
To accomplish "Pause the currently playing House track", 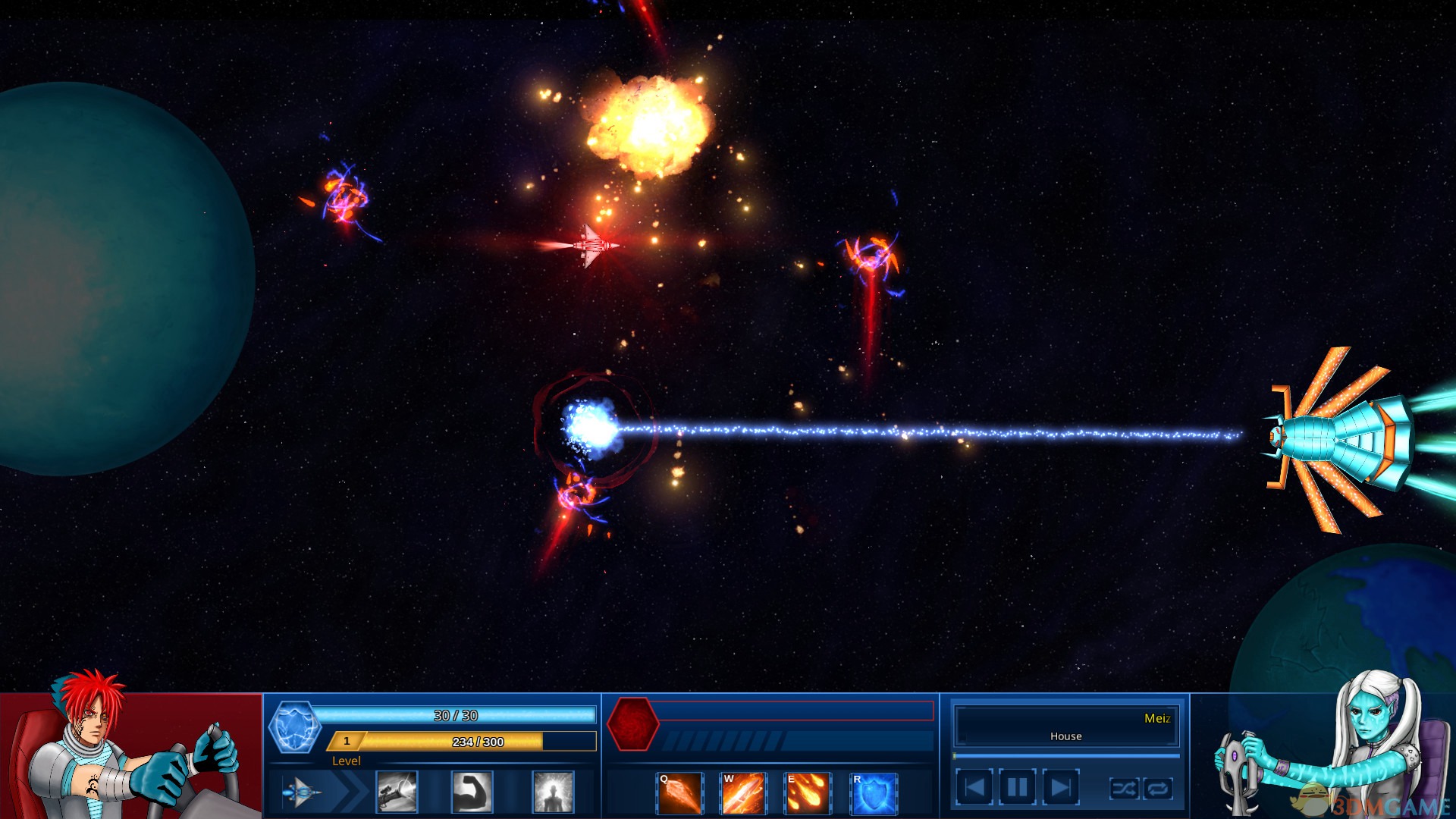I will [x=1016, y=786].
